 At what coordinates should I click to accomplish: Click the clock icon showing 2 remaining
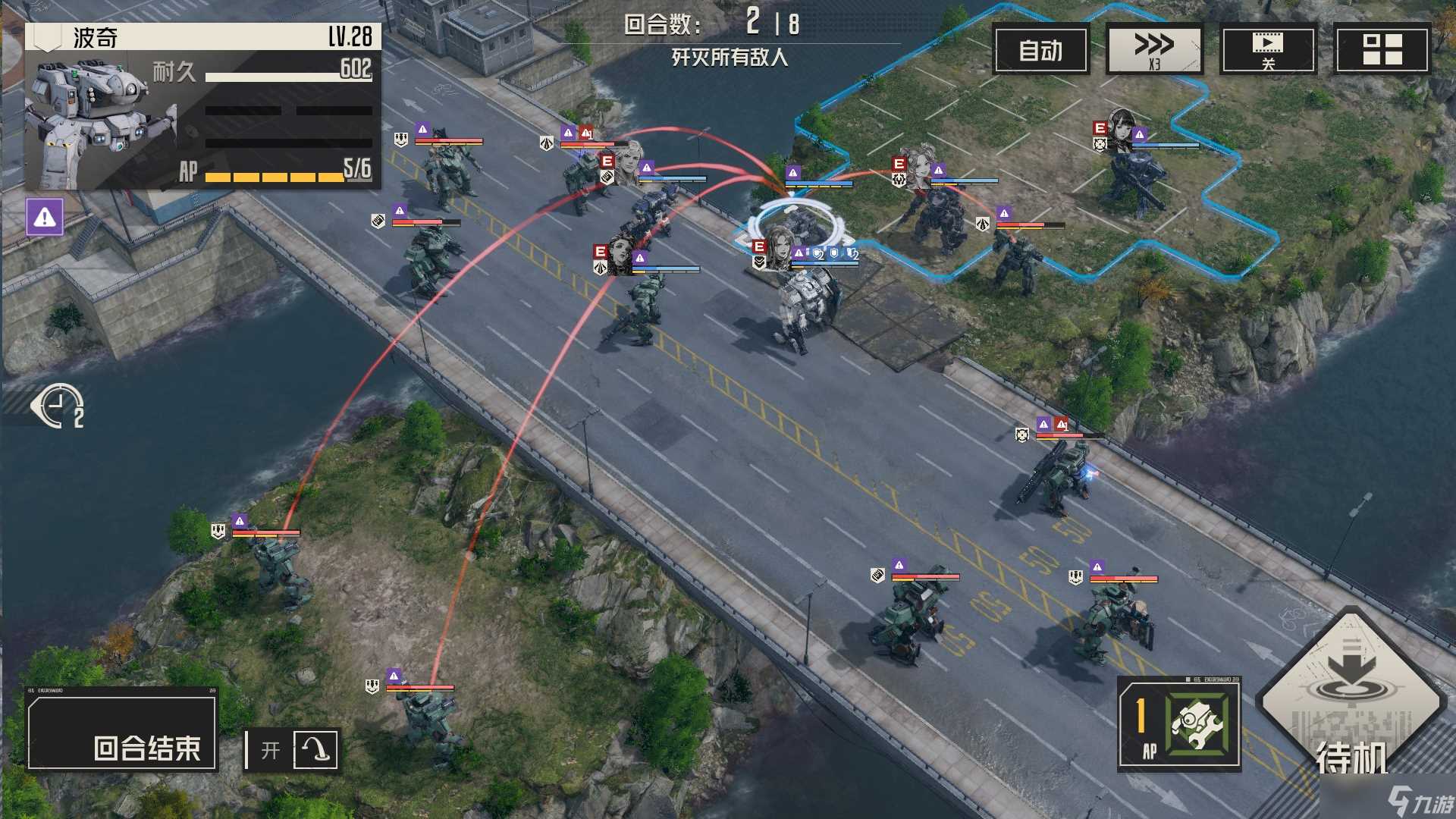point(57,404)
